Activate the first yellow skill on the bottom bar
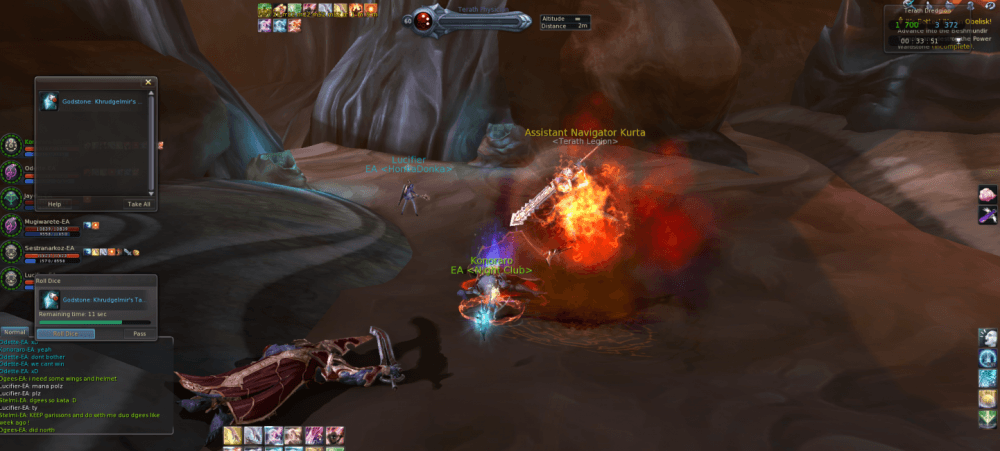The image size is (1000, 451). click(231, 435)
